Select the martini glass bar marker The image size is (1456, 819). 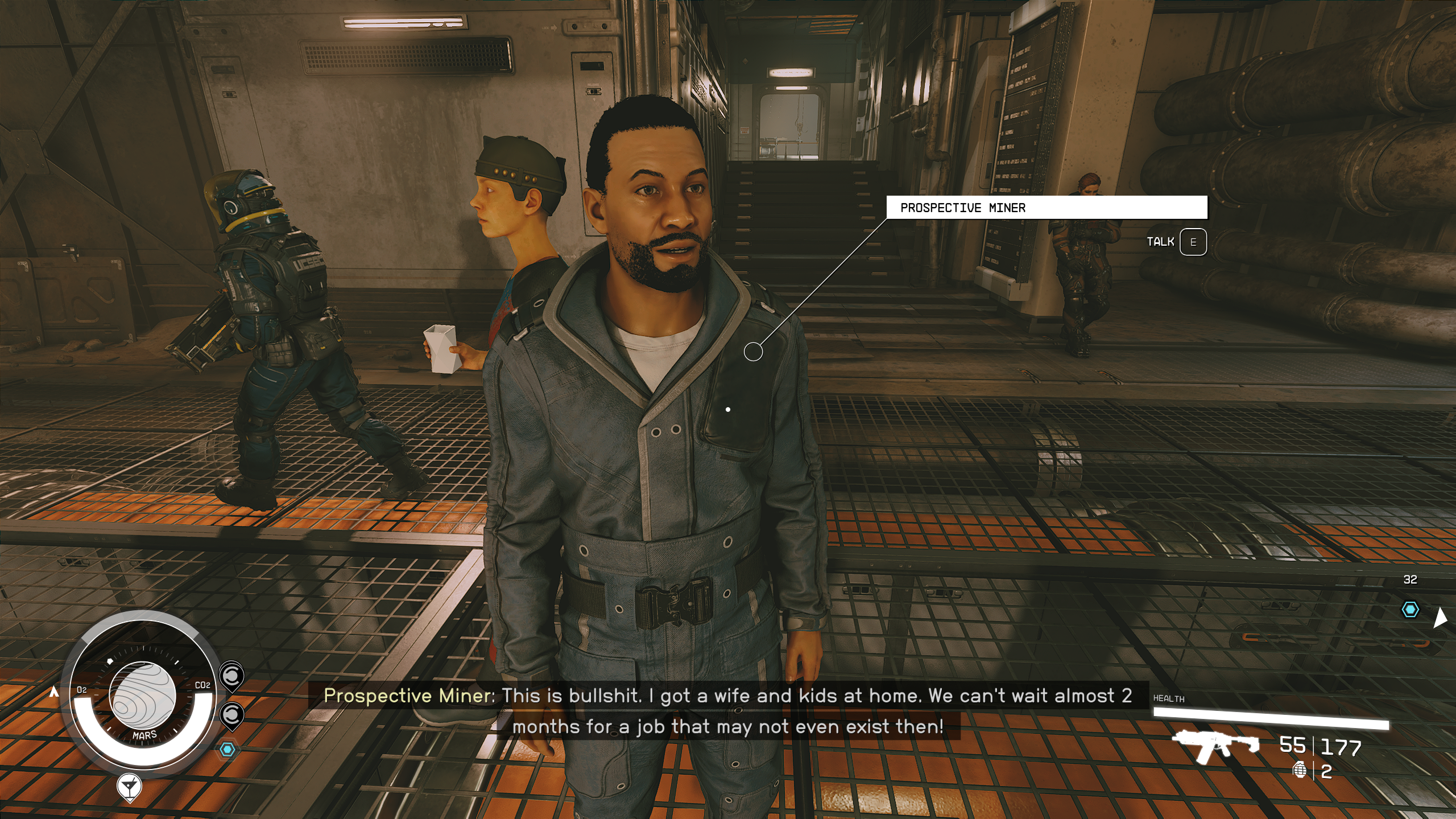[x=130, y=787]
